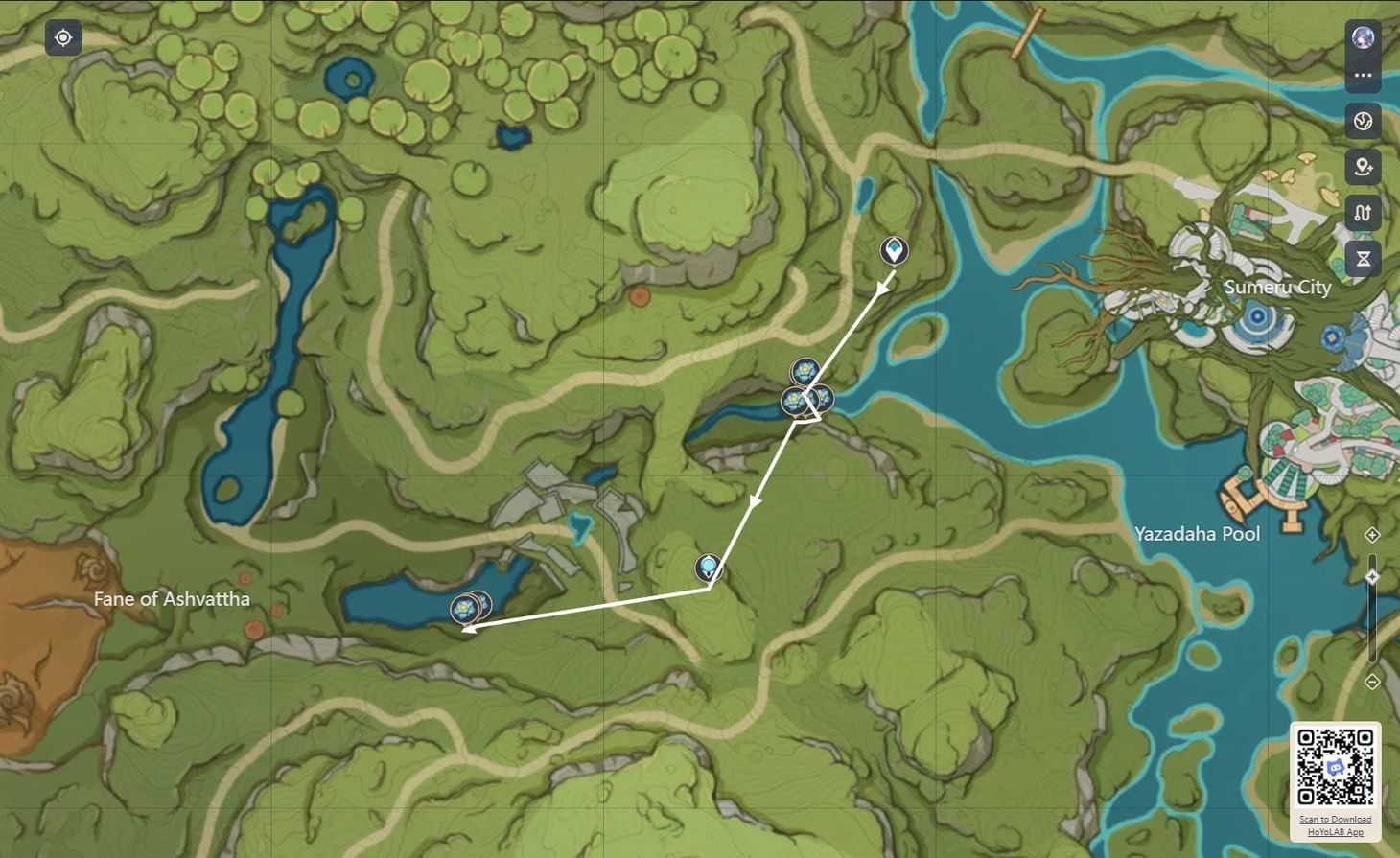Click the round blue collectible marker below the route
1400x858 pixels.
click(x=707, y=568)
